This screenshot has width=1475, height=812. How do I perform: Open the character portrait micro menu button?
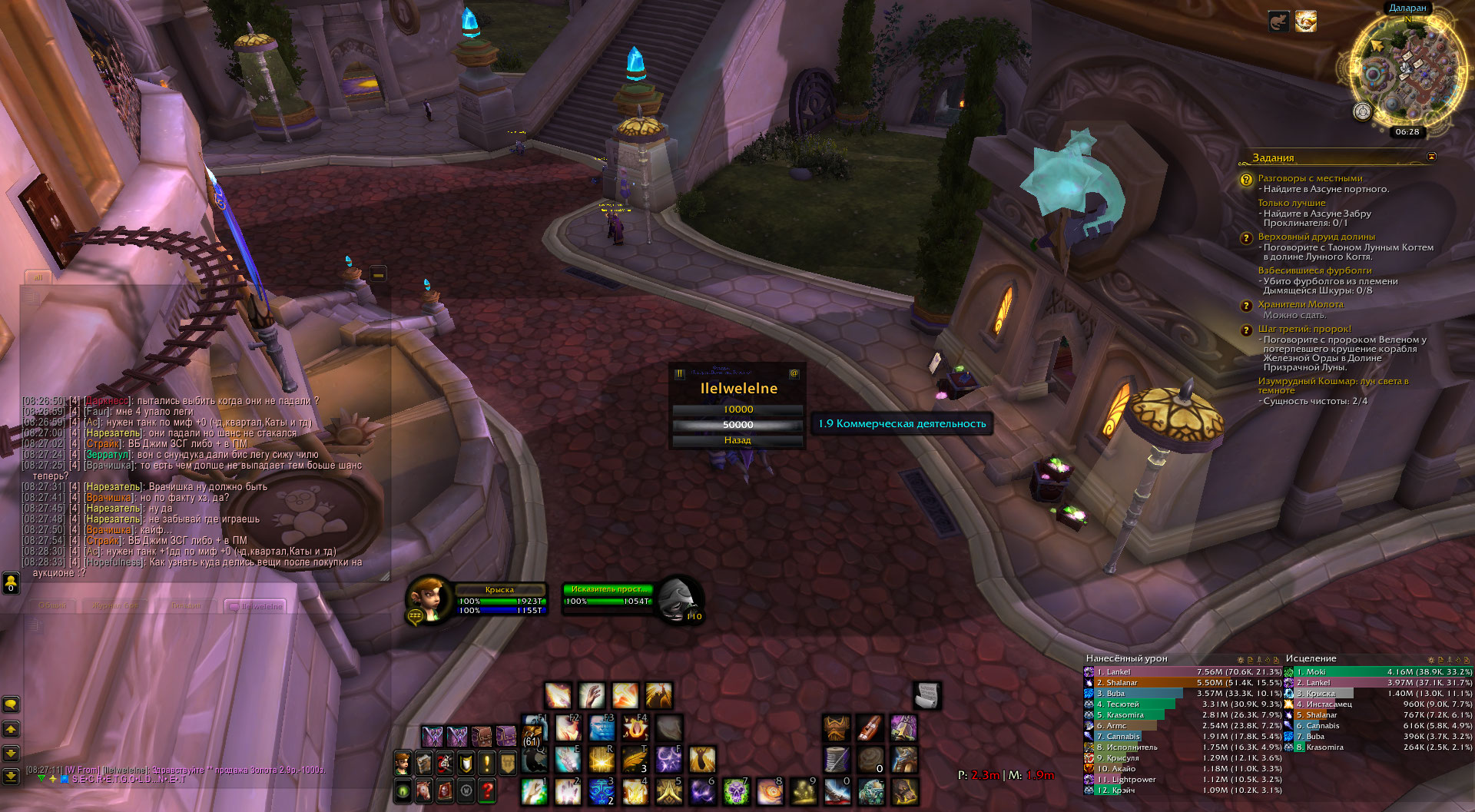[x=402, y=762]
